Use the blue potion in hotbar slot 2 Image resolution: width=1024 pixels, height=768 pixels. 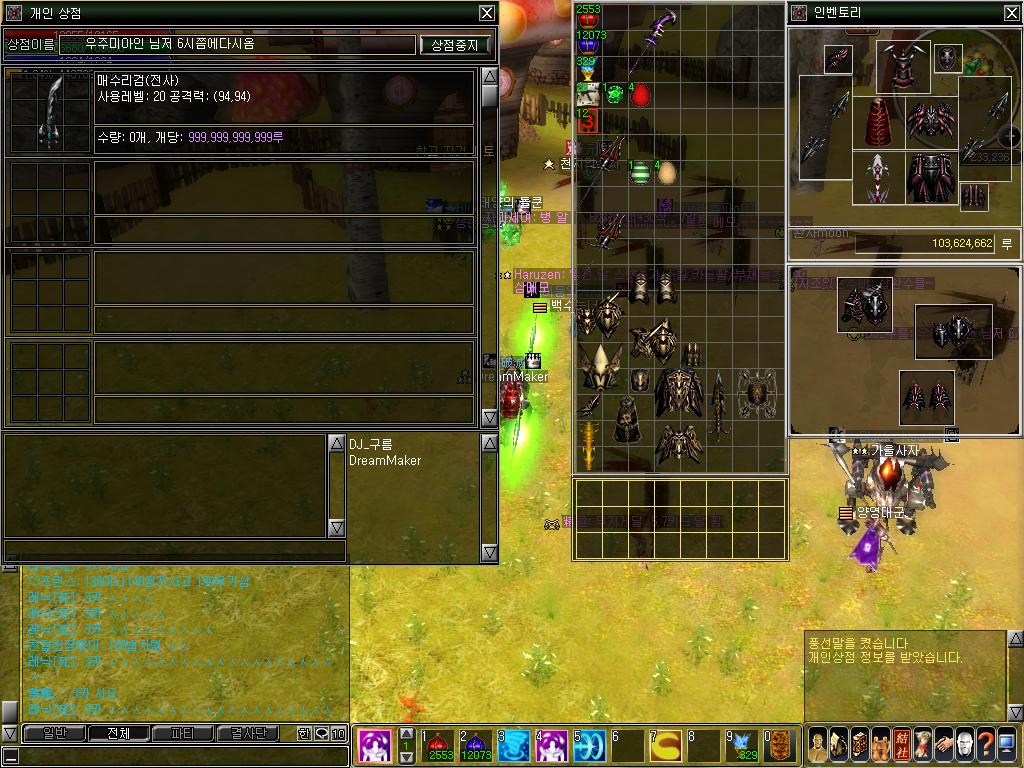tap(477, 745)
